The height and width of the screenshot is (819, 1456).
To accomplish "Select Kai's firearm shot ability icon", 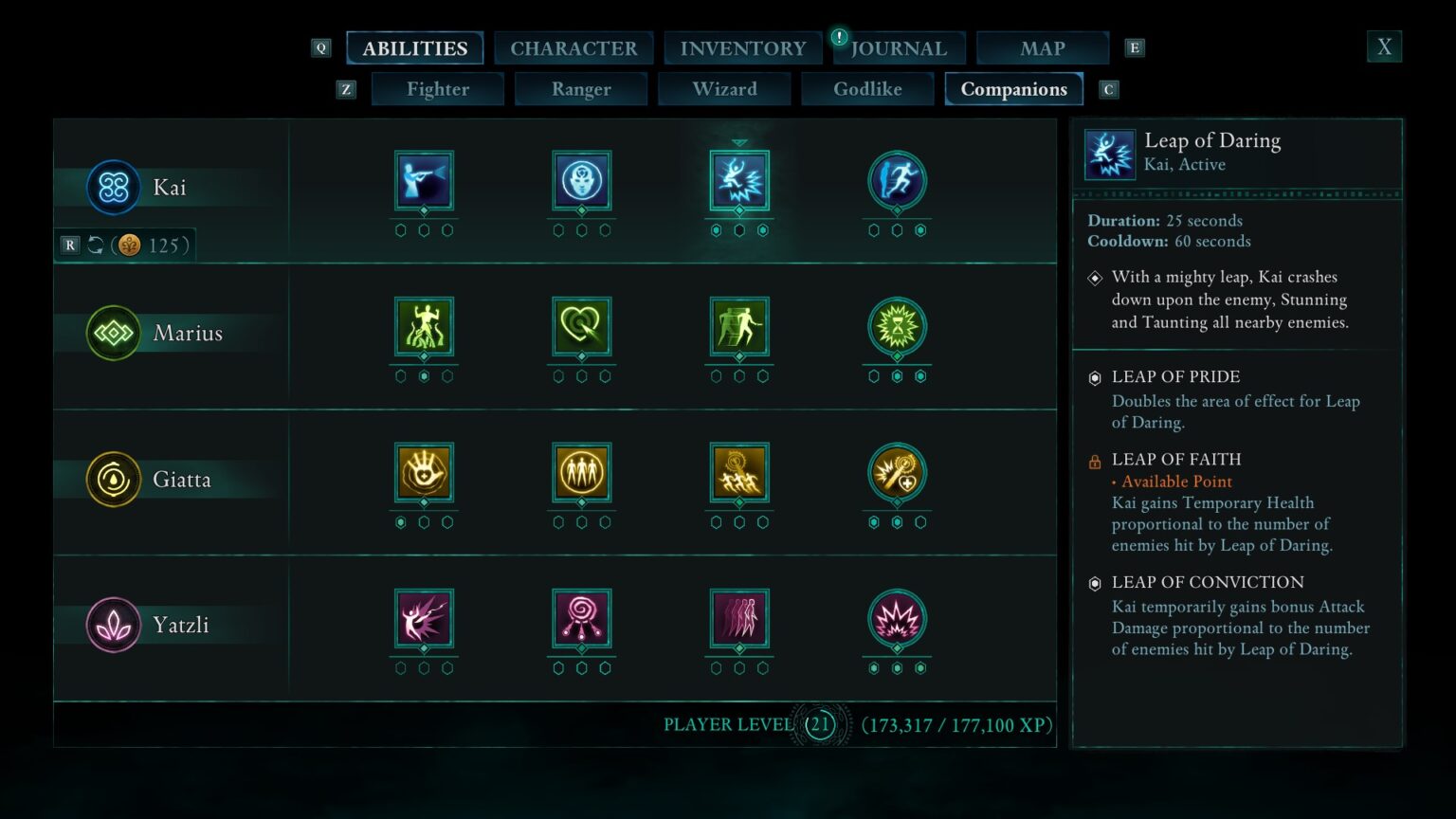I will [x=424, y=182].
